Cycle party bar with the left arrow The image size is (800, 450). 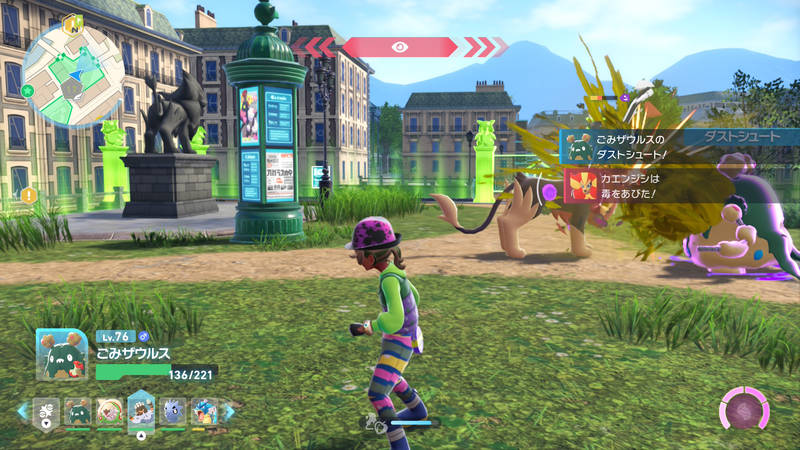pyautogui.click(x=22, y=411)
